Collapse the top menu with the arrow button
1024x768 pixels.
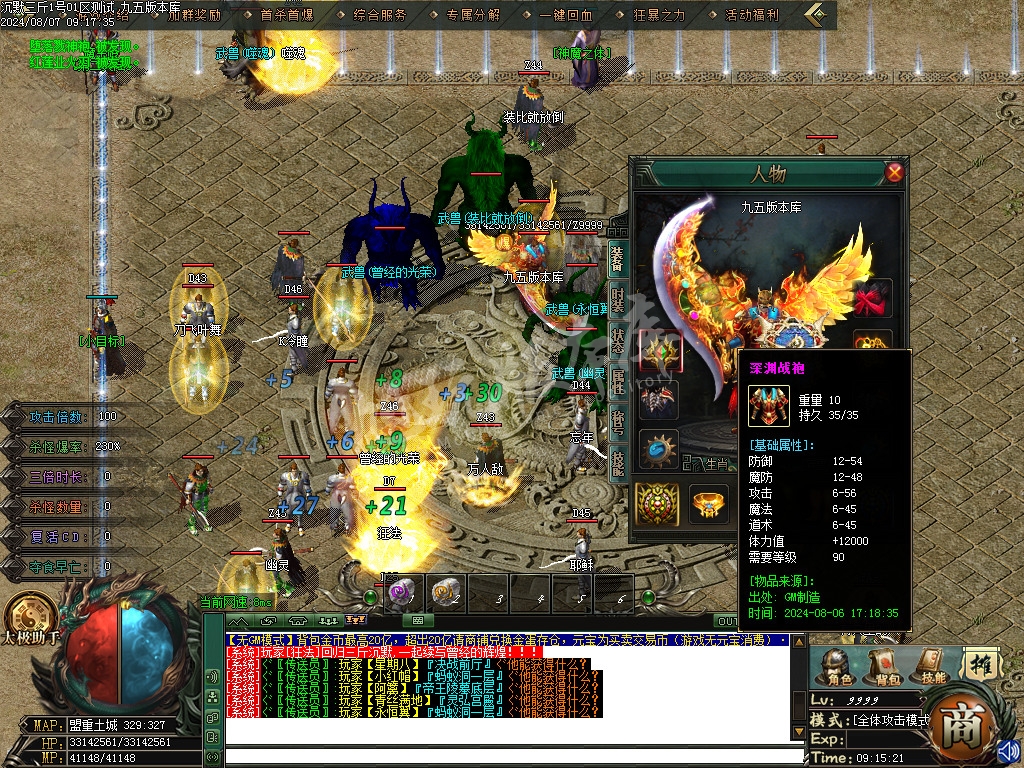point(819,15)
